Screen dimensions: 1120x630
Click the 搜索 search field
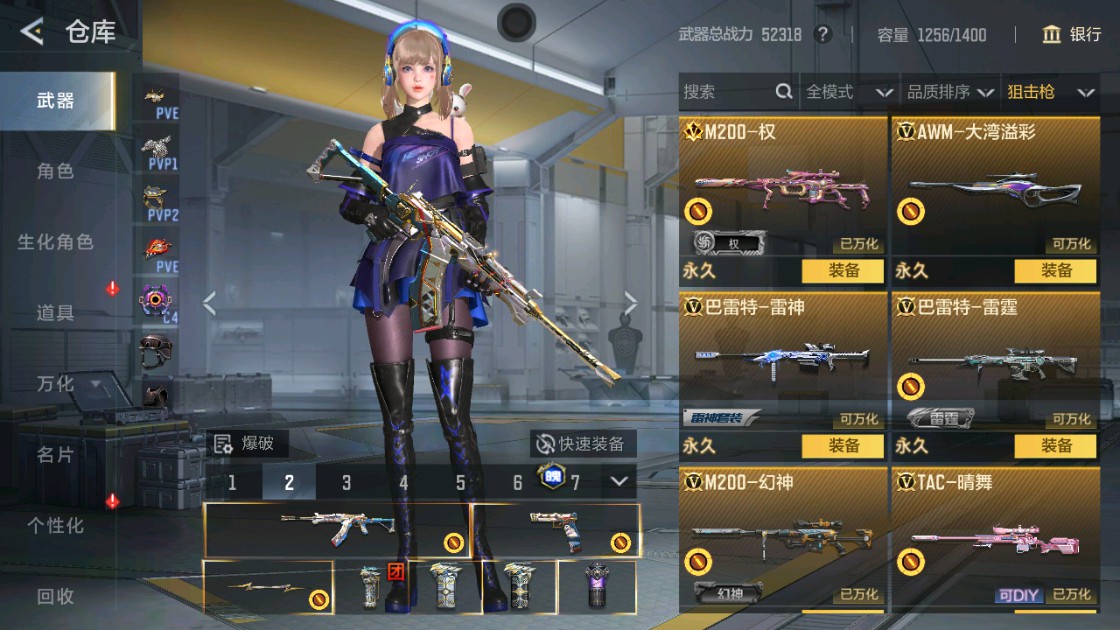click(x=726, y=92)
